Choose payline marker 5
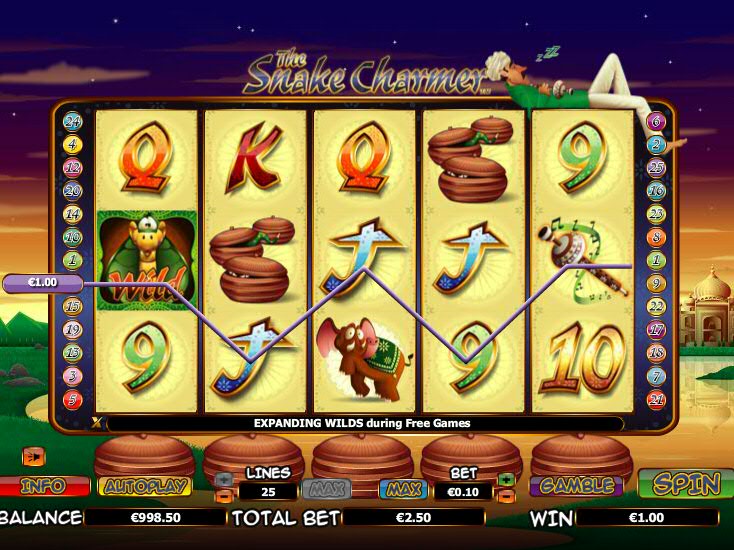The height and width of the screenshot is (550, 734). coord(73,399)
